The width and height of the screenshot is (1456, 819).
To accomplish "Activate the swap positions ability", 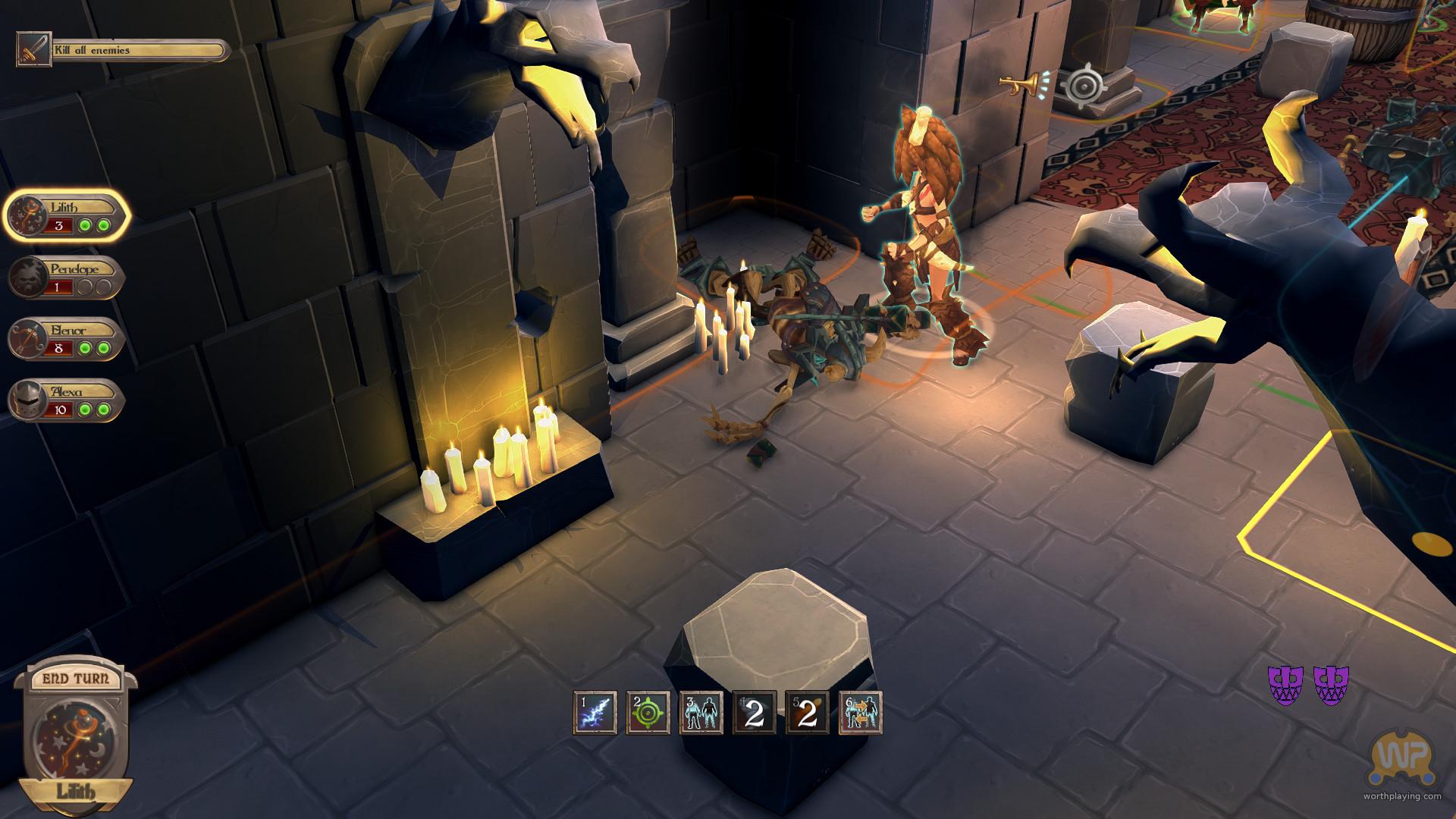I will click(x=861, y=713).
